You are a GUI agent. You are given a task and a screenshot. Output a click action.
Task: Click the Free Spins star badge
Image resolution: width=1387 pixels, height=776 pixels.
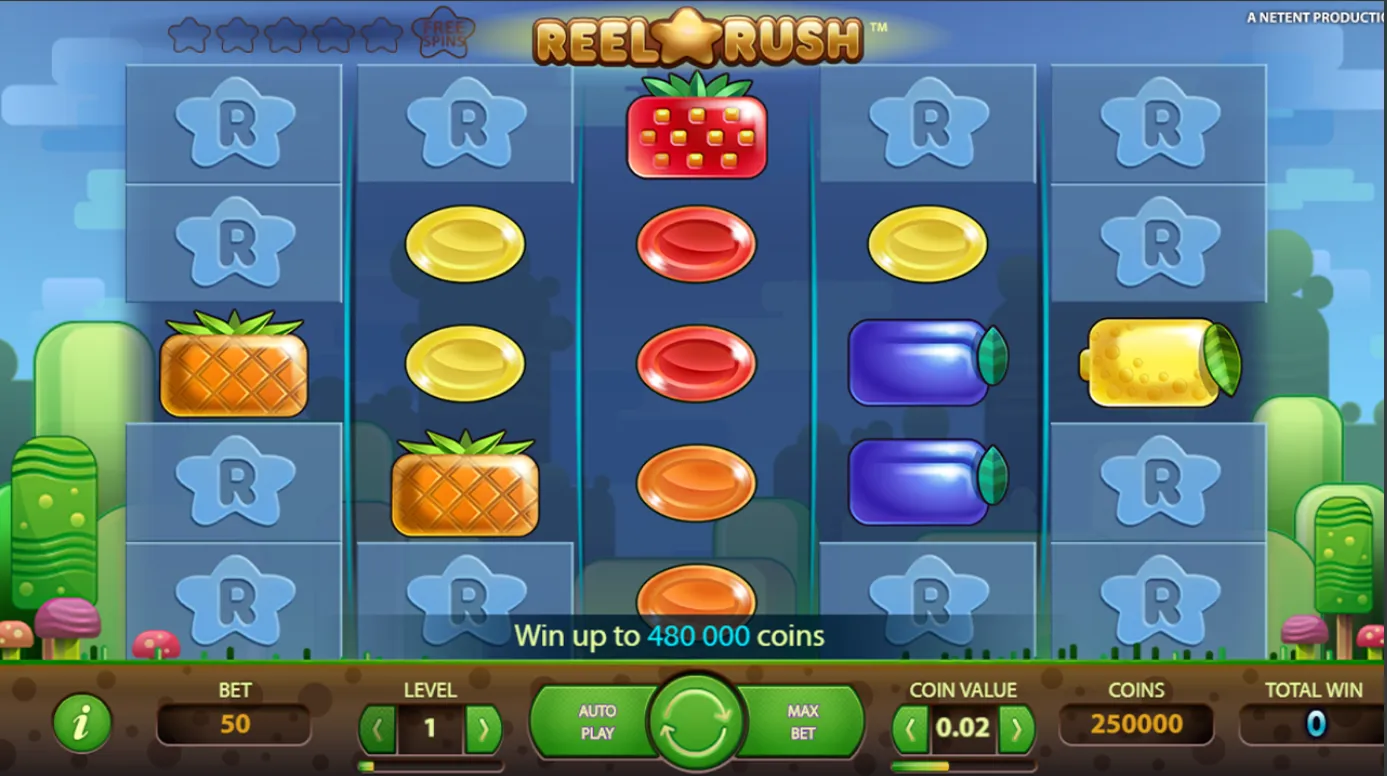click(443, 31)
